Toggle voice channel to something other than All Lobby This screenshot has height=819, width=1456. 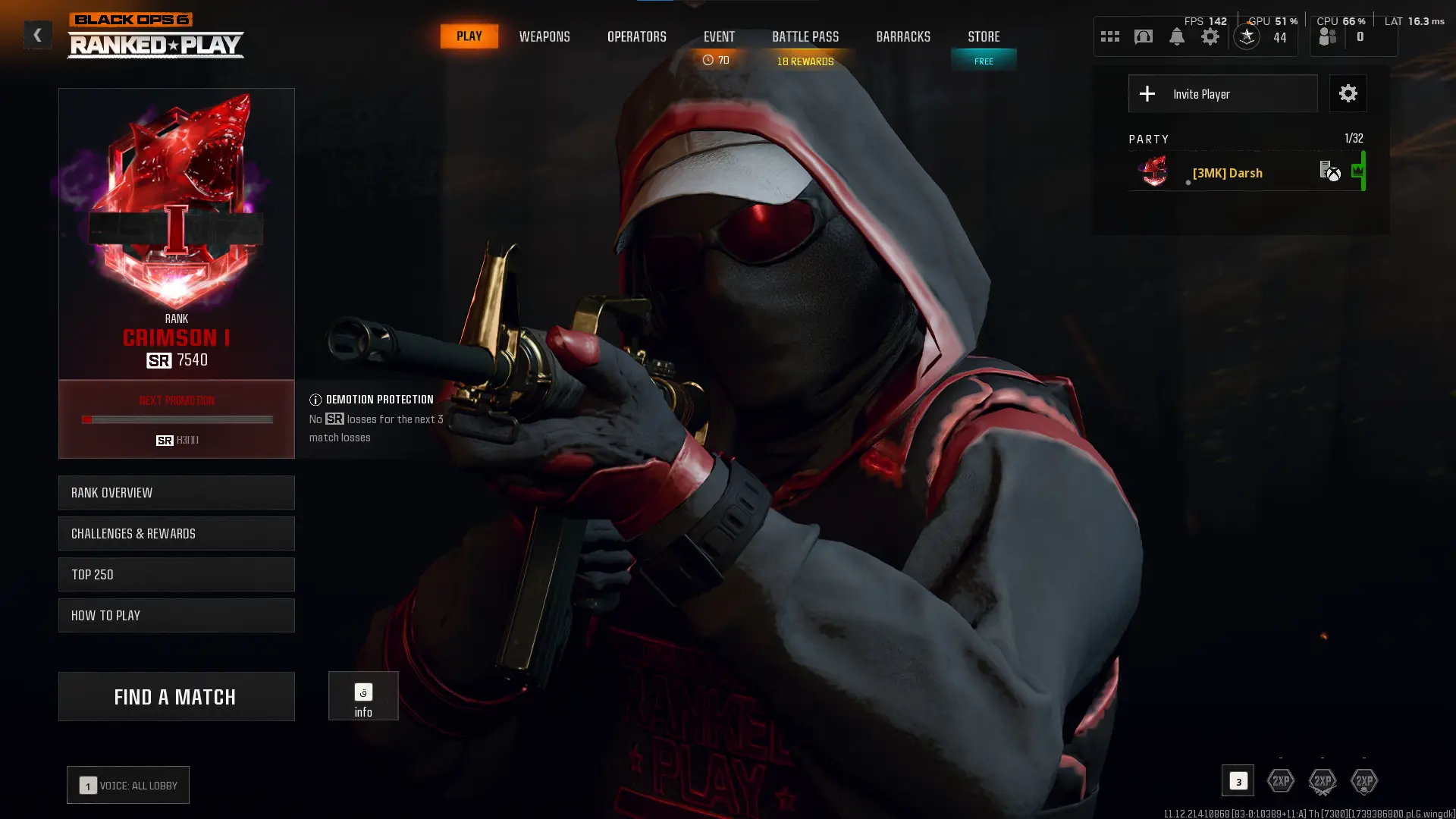pyautogui.click(x=127, y=785)
